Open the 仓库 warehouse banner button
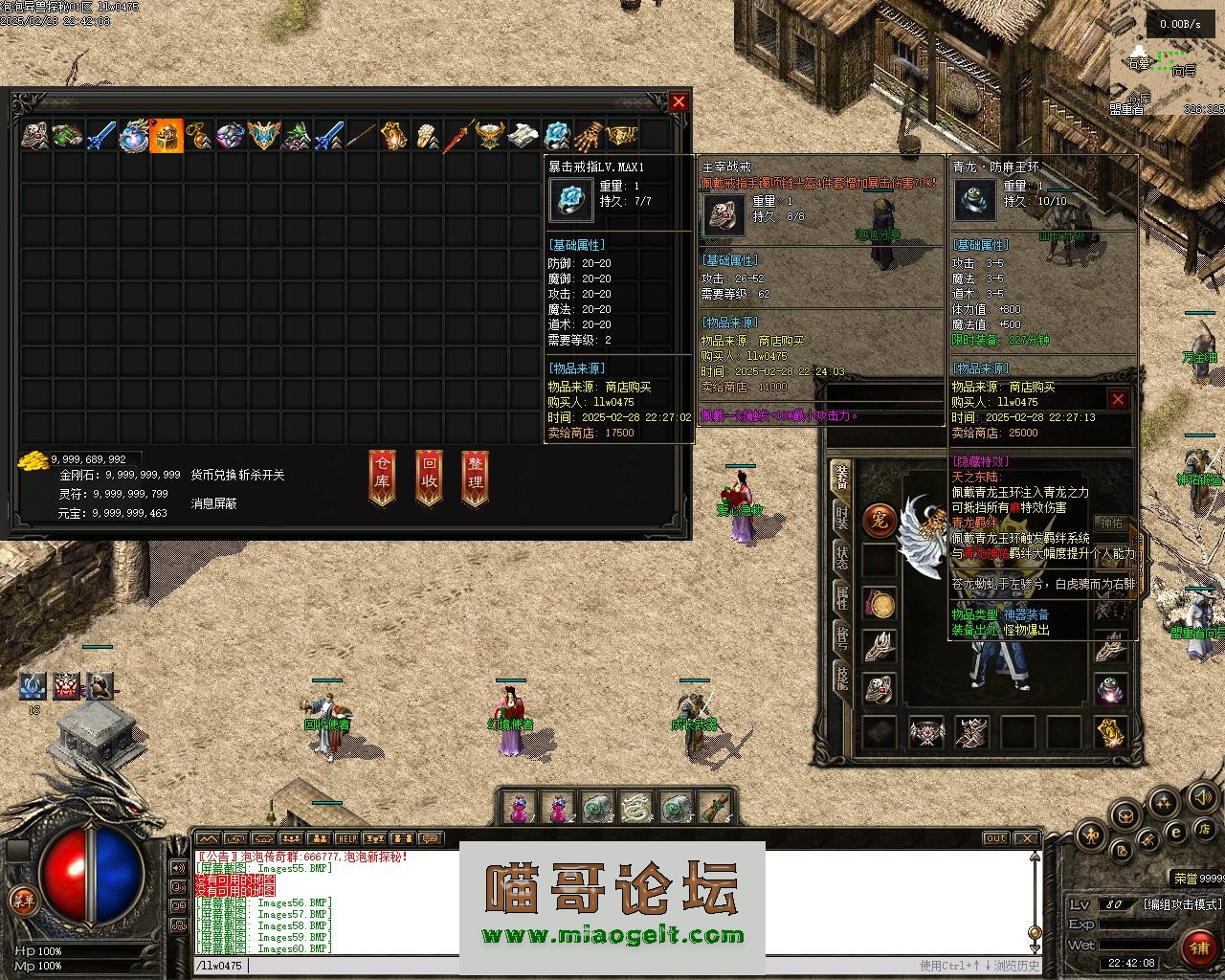 point(382,476)
